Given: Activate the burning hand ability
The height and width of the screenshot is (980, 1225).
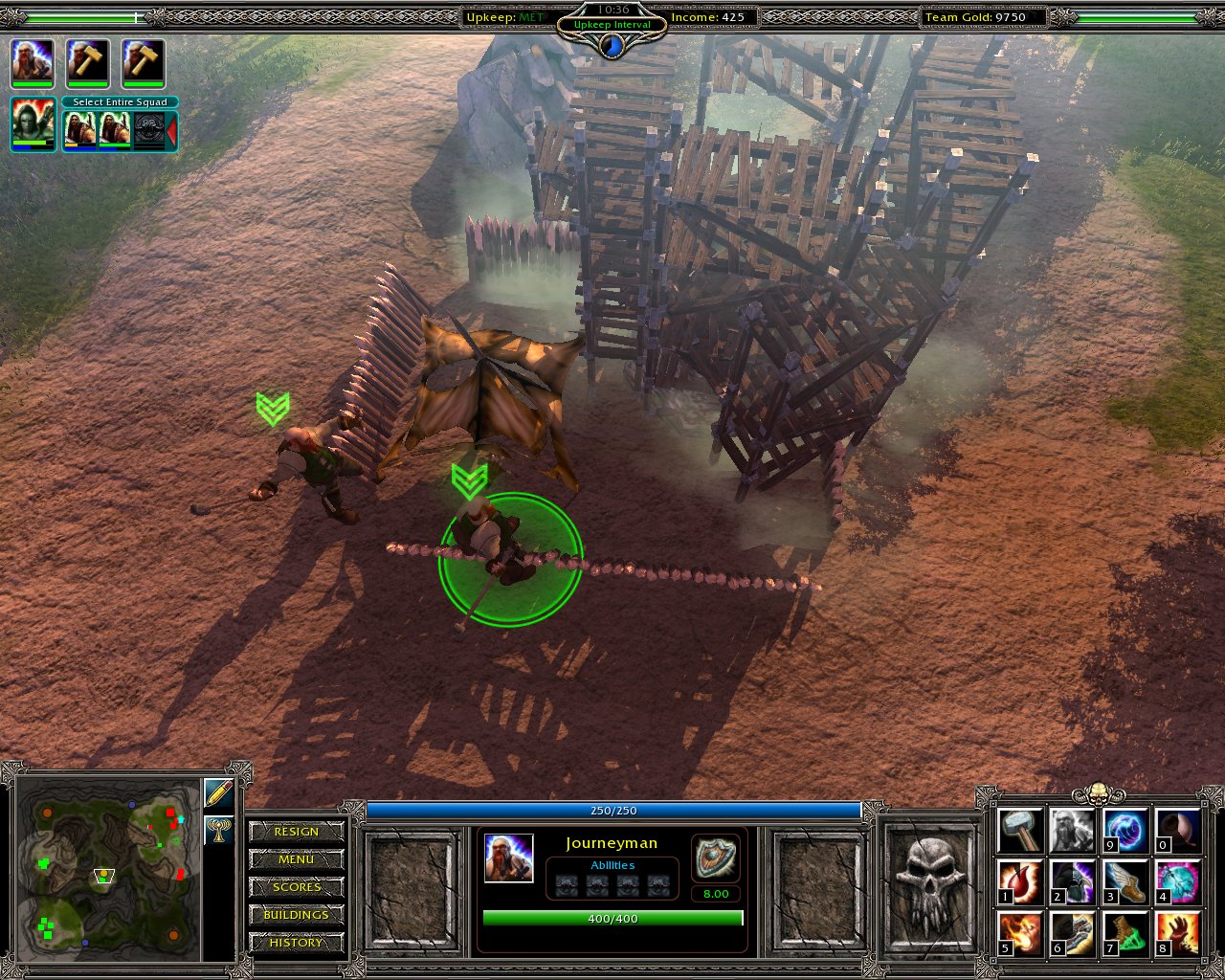Looking at the screenshot, I should click(x=1177, y=934).
